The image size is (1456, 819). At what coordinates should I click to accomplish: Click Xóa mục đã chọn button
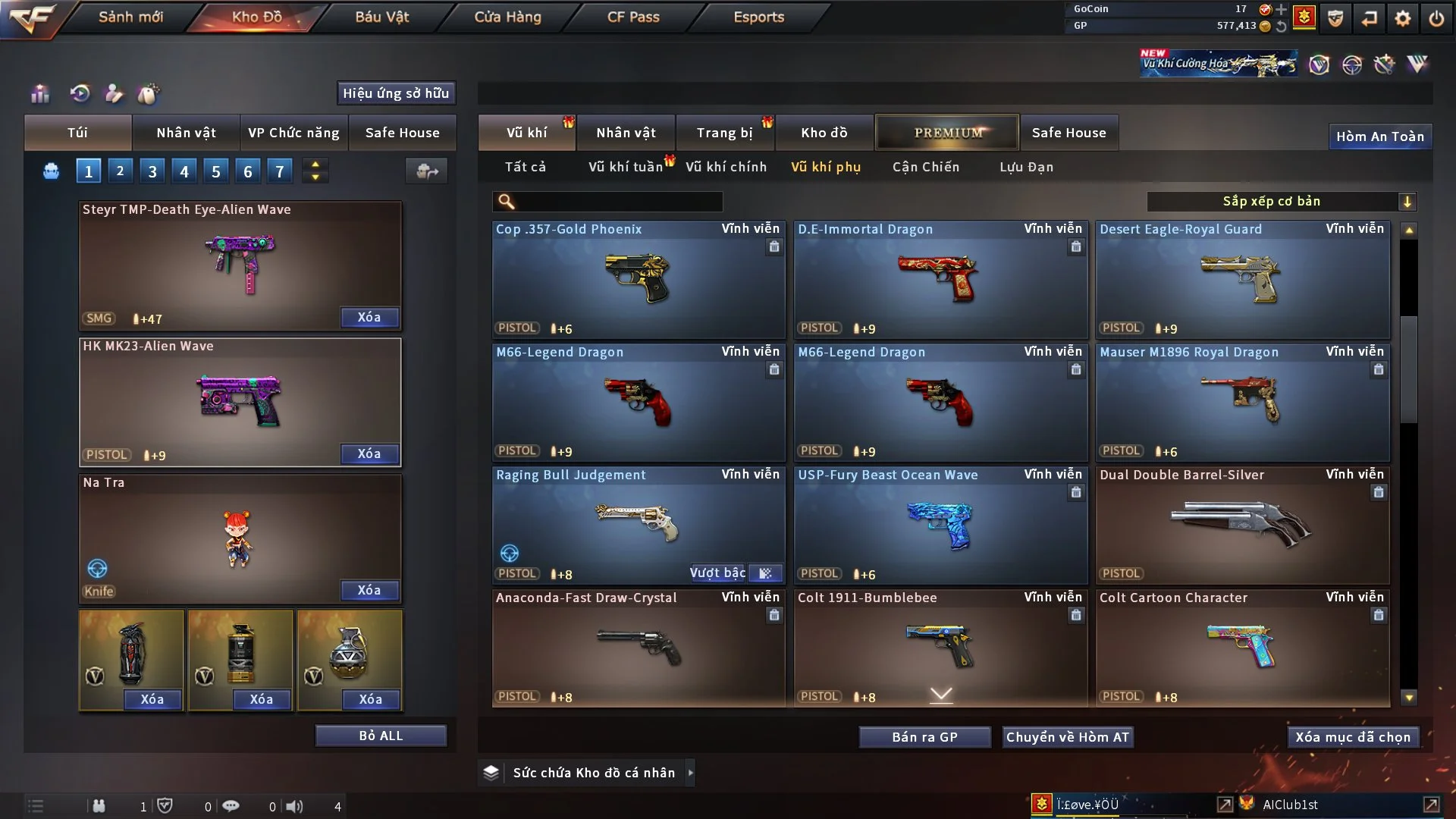click(x=1353, y=737)
